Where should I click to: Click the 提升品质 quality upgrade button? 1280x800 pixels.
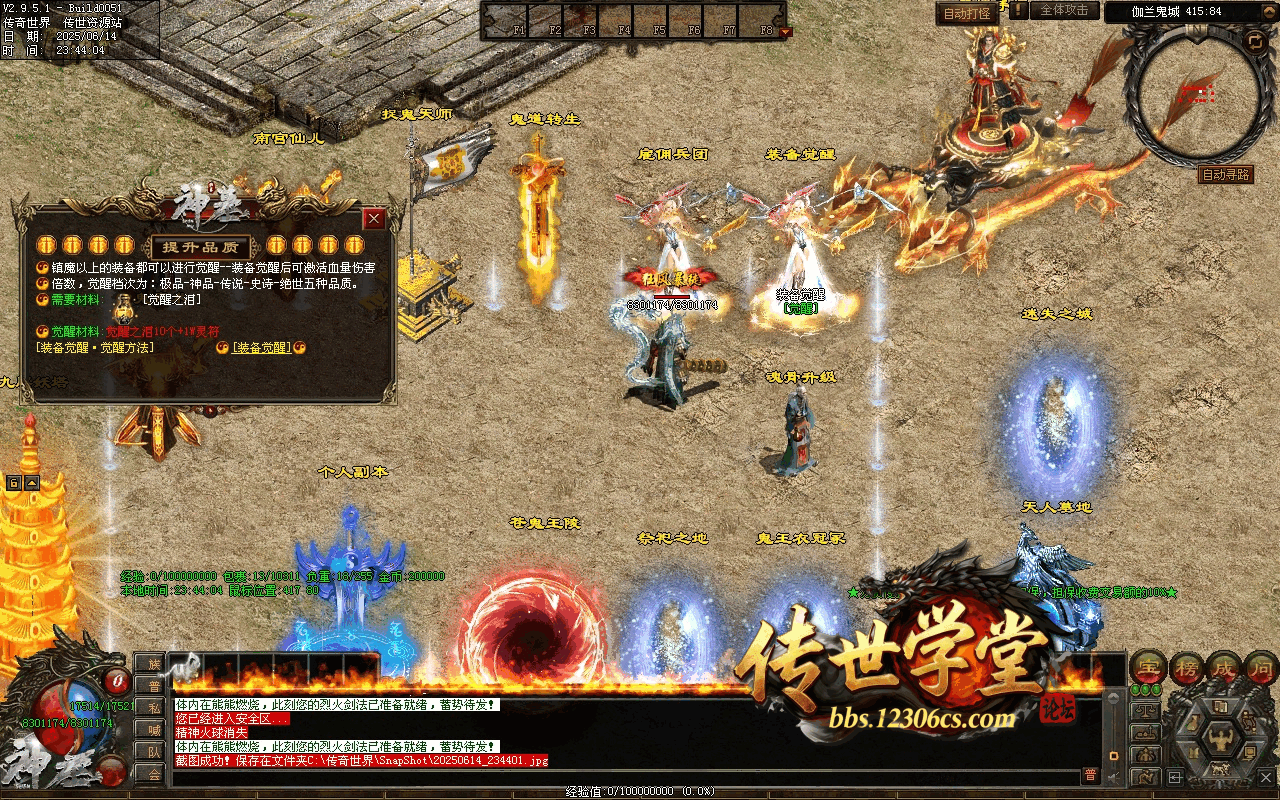pyautogui.click(x=200, y=247)
